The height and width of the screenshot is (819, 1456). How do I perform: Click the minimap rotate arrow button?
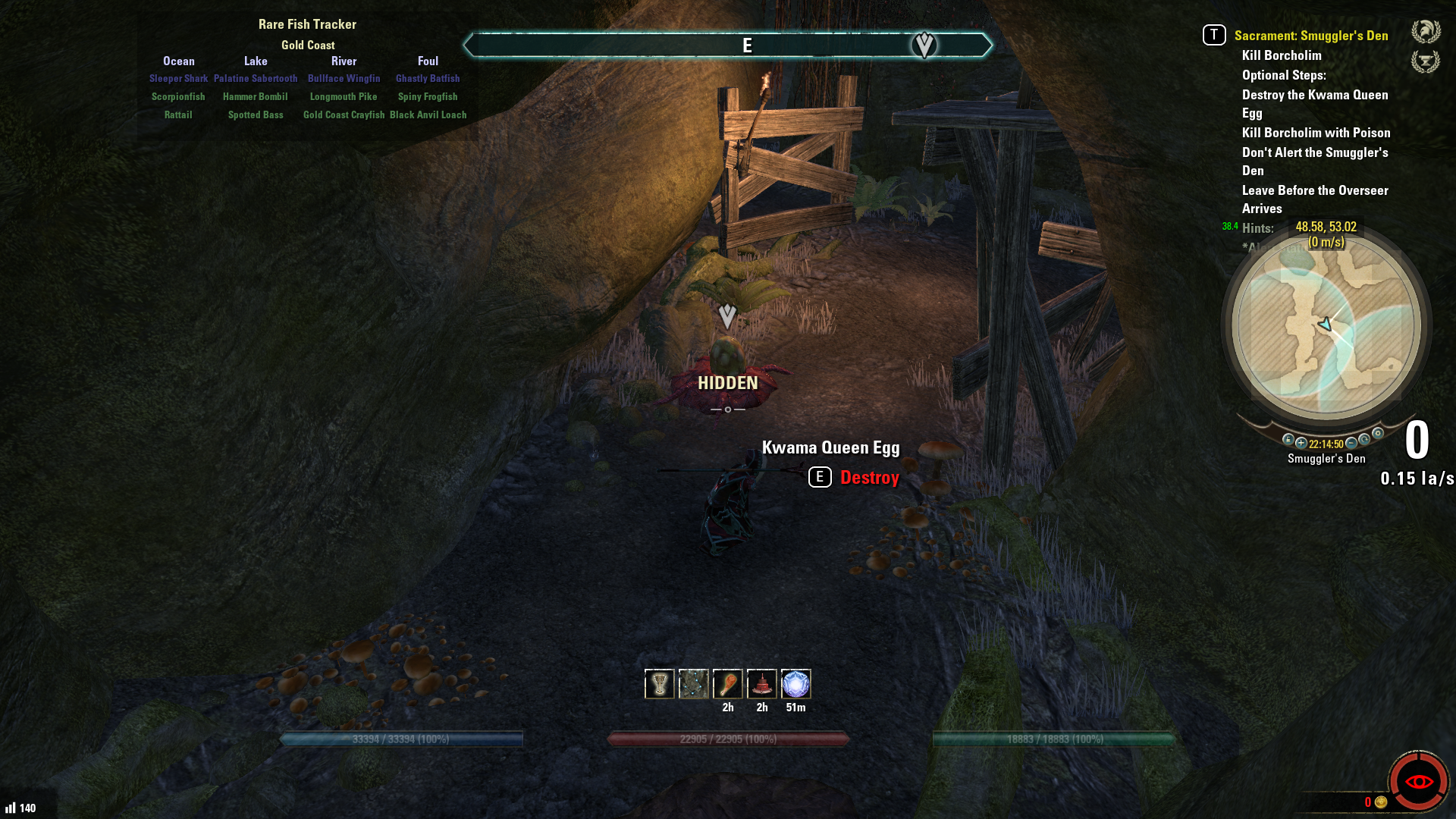click(x=1364, y=439)
